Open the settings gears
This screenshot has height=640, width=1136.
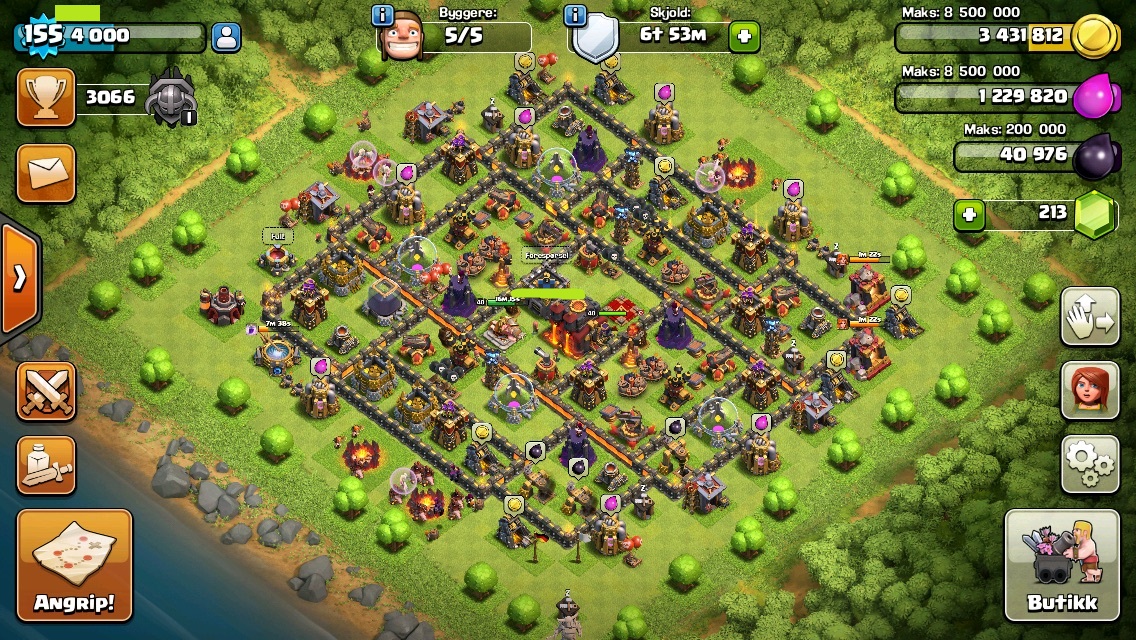click(1090, 464)
